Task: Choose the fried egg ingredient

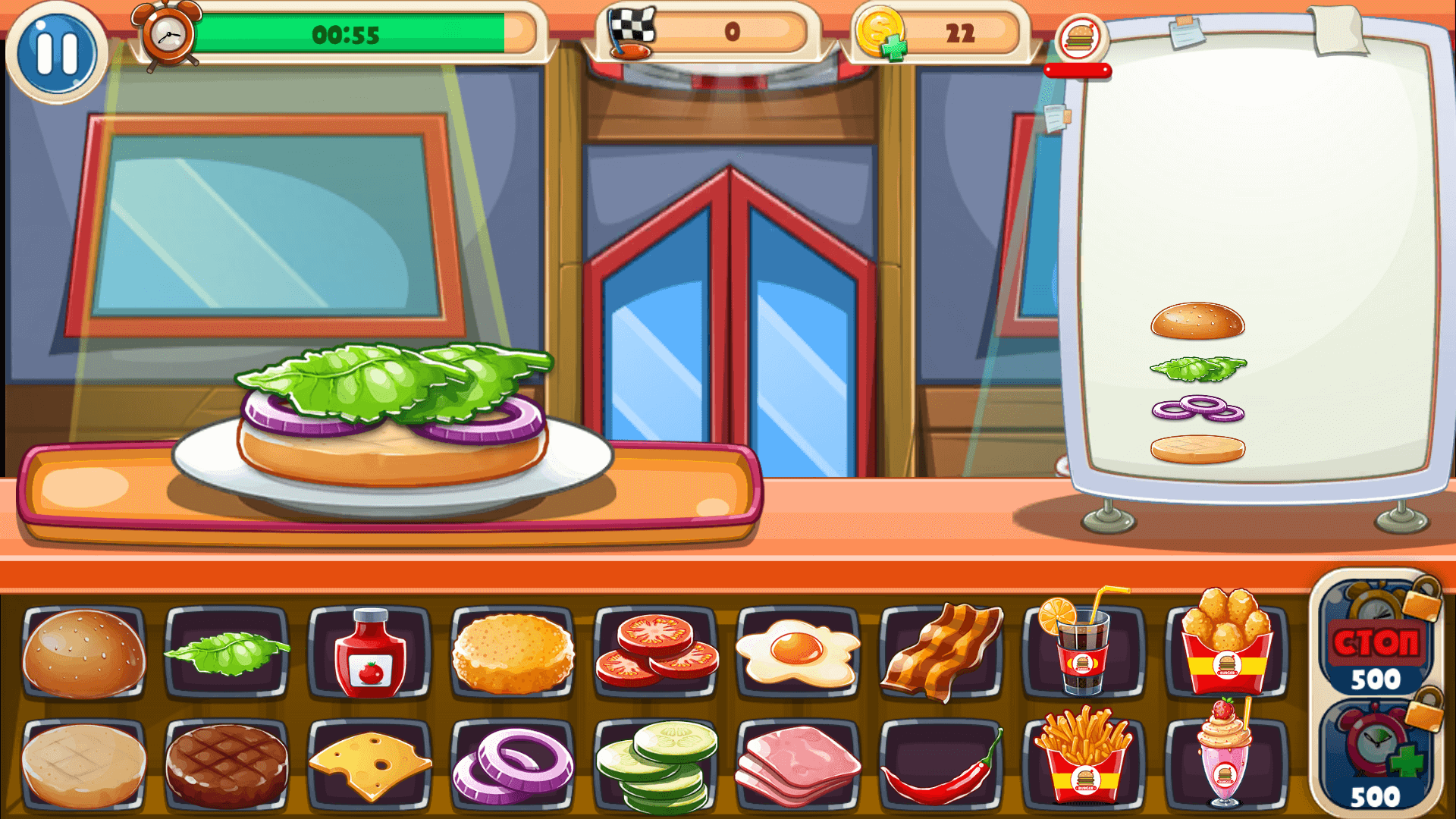Action: 795,654
